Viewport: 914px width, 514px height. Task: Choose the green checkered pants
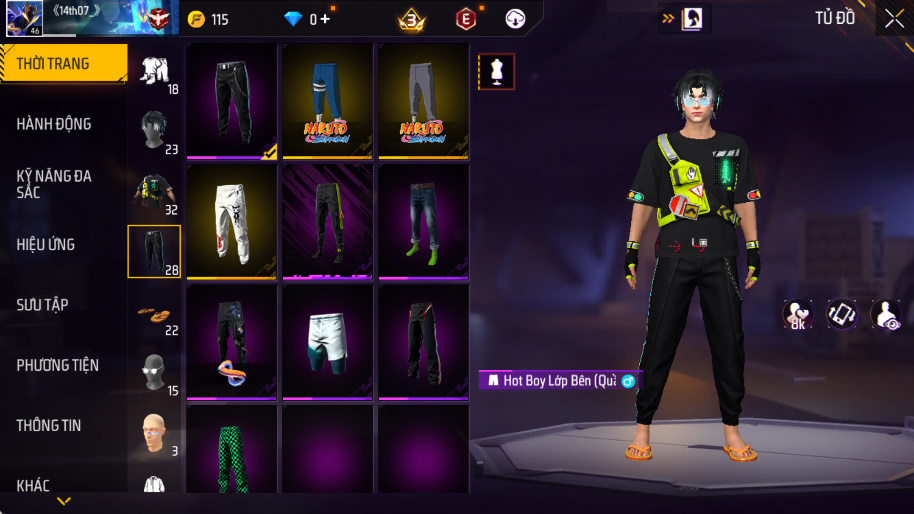[x=231, y=450]
